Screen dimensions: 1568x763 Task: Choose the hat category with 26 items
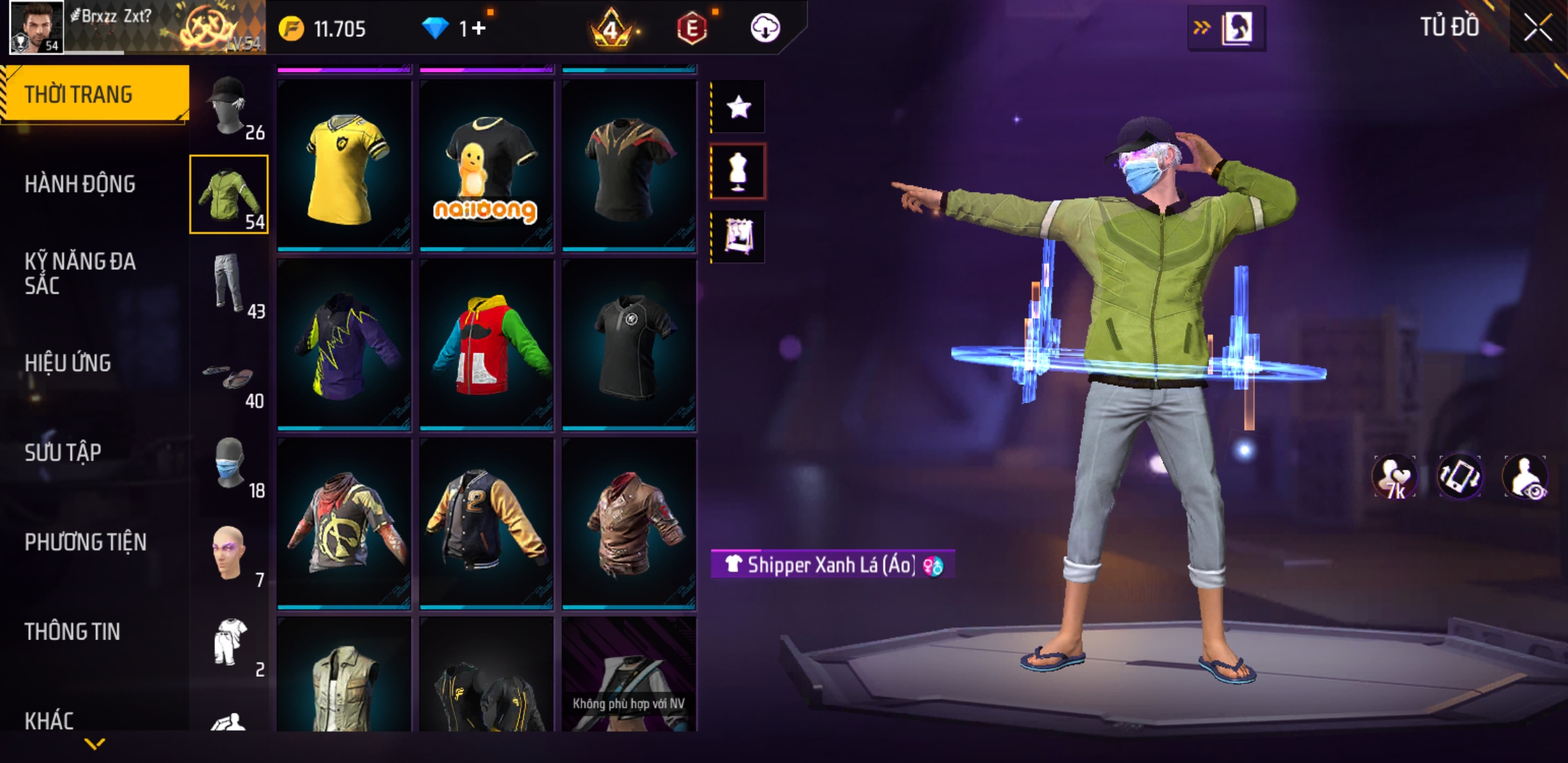coord(230,106)
